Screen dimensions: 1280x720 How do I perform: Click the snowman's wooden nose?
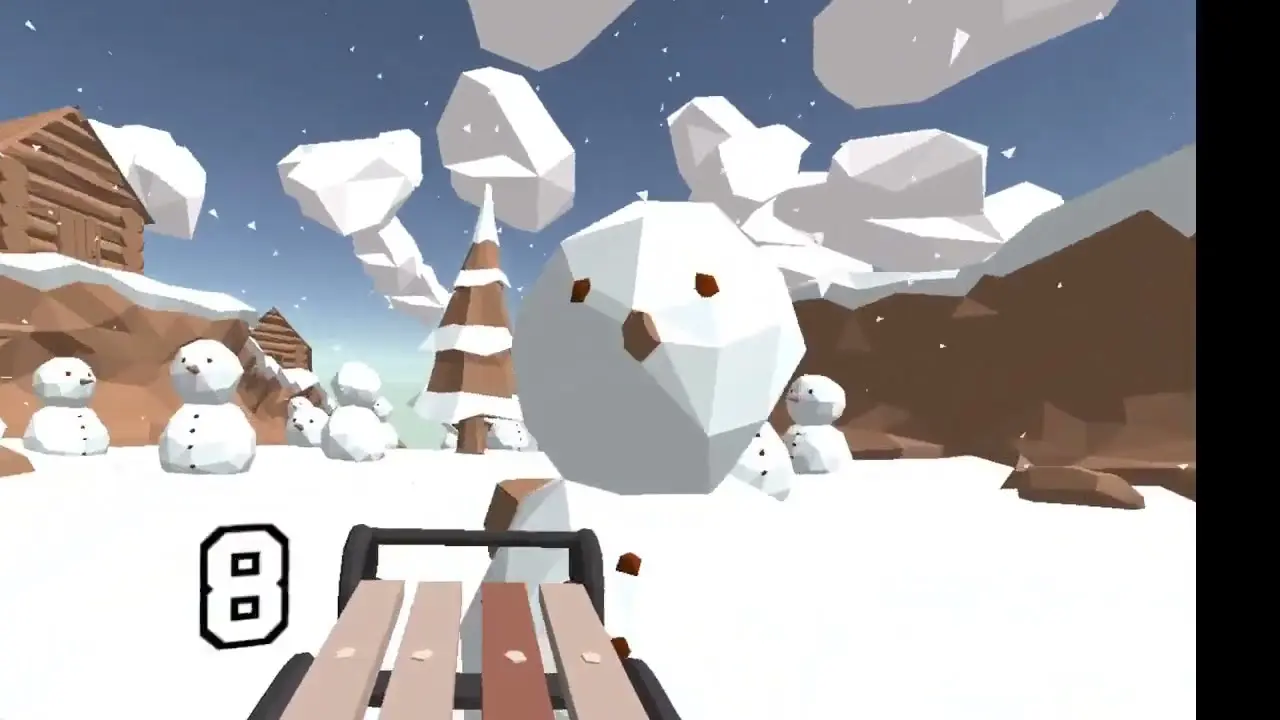click(x=640, y=330)
